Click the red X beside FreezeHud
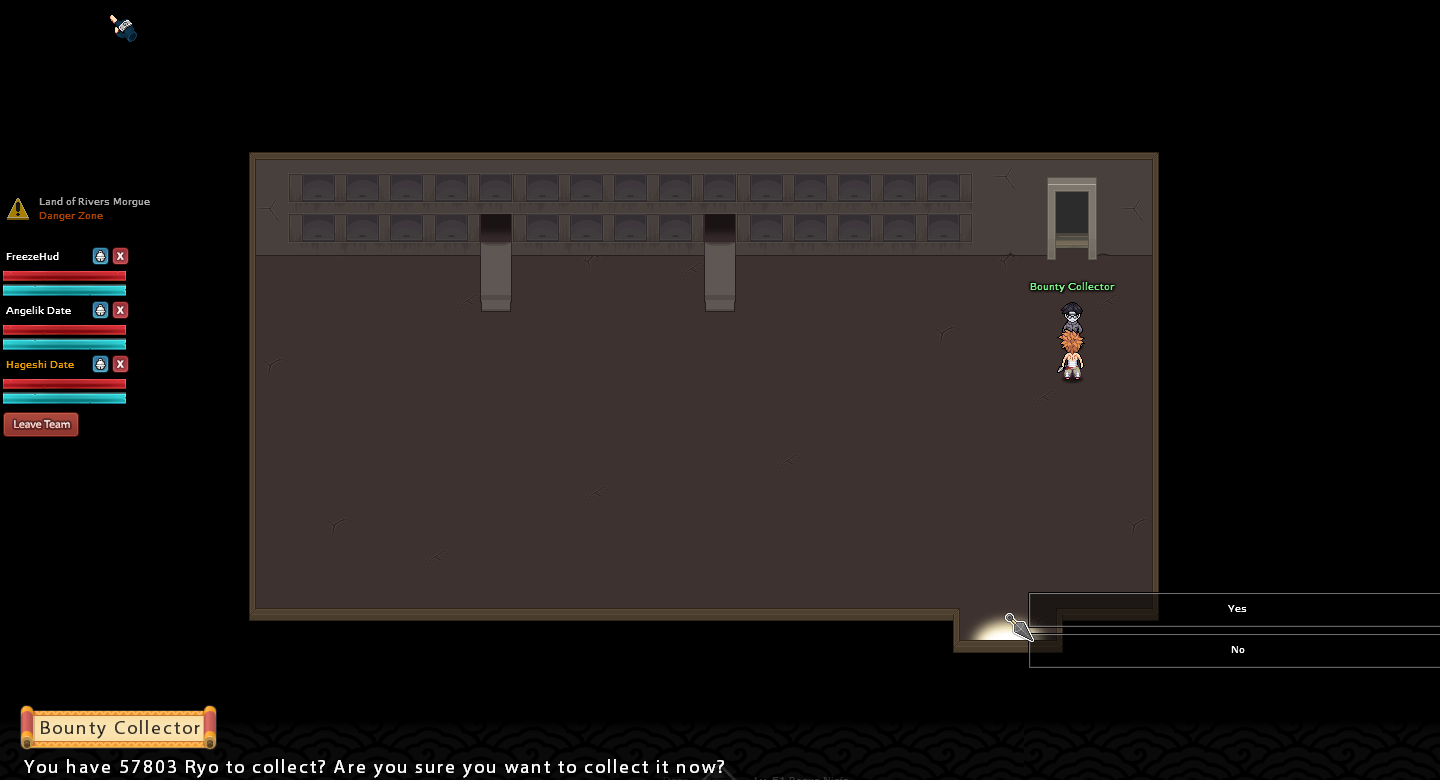The height and width of the screenshot is (780, 1440). point(120,256)
